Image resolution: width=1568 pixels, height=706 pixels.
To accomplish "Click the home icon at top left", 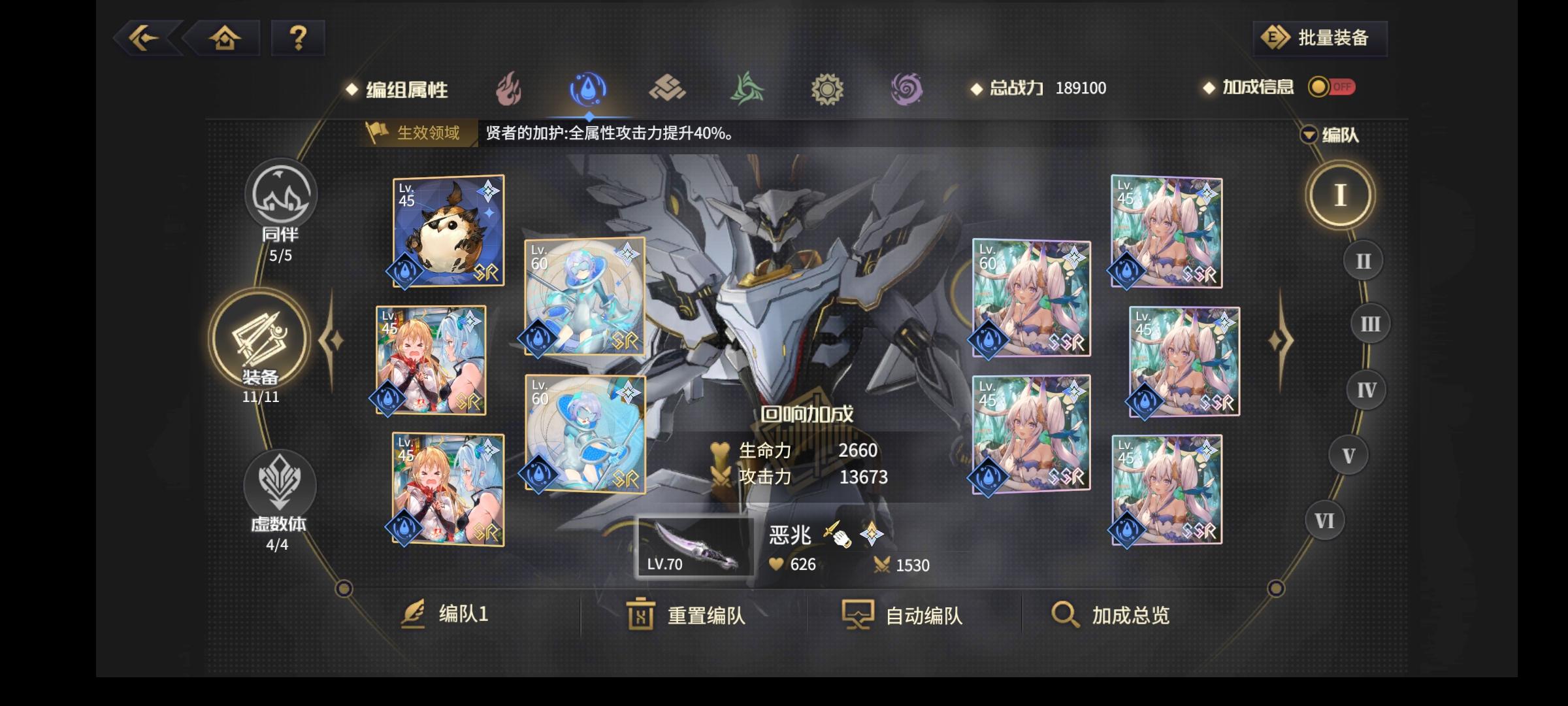I will (x=225, y=39).
